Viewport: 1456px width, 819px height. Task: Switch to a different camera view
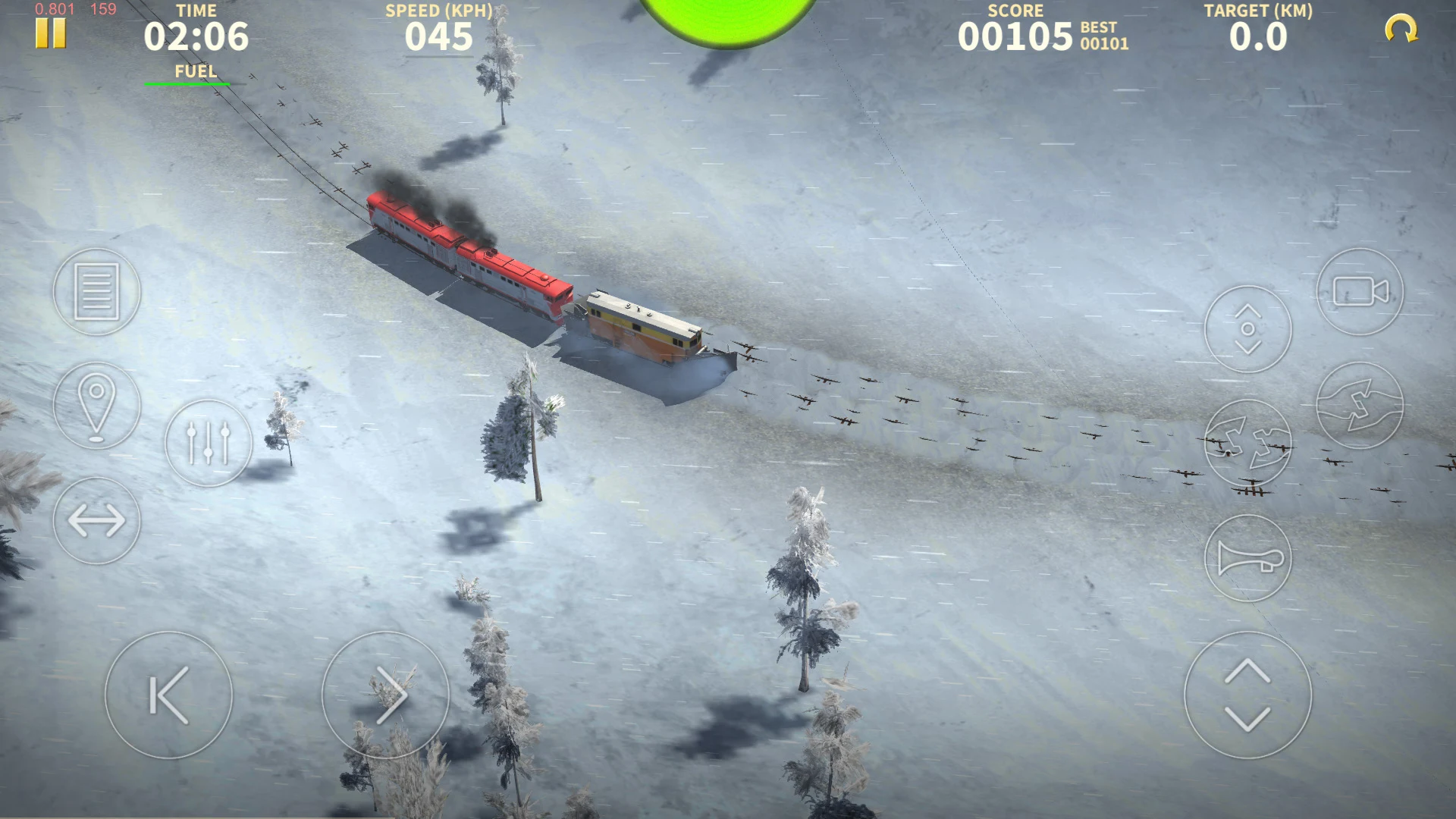[1360, 292]
